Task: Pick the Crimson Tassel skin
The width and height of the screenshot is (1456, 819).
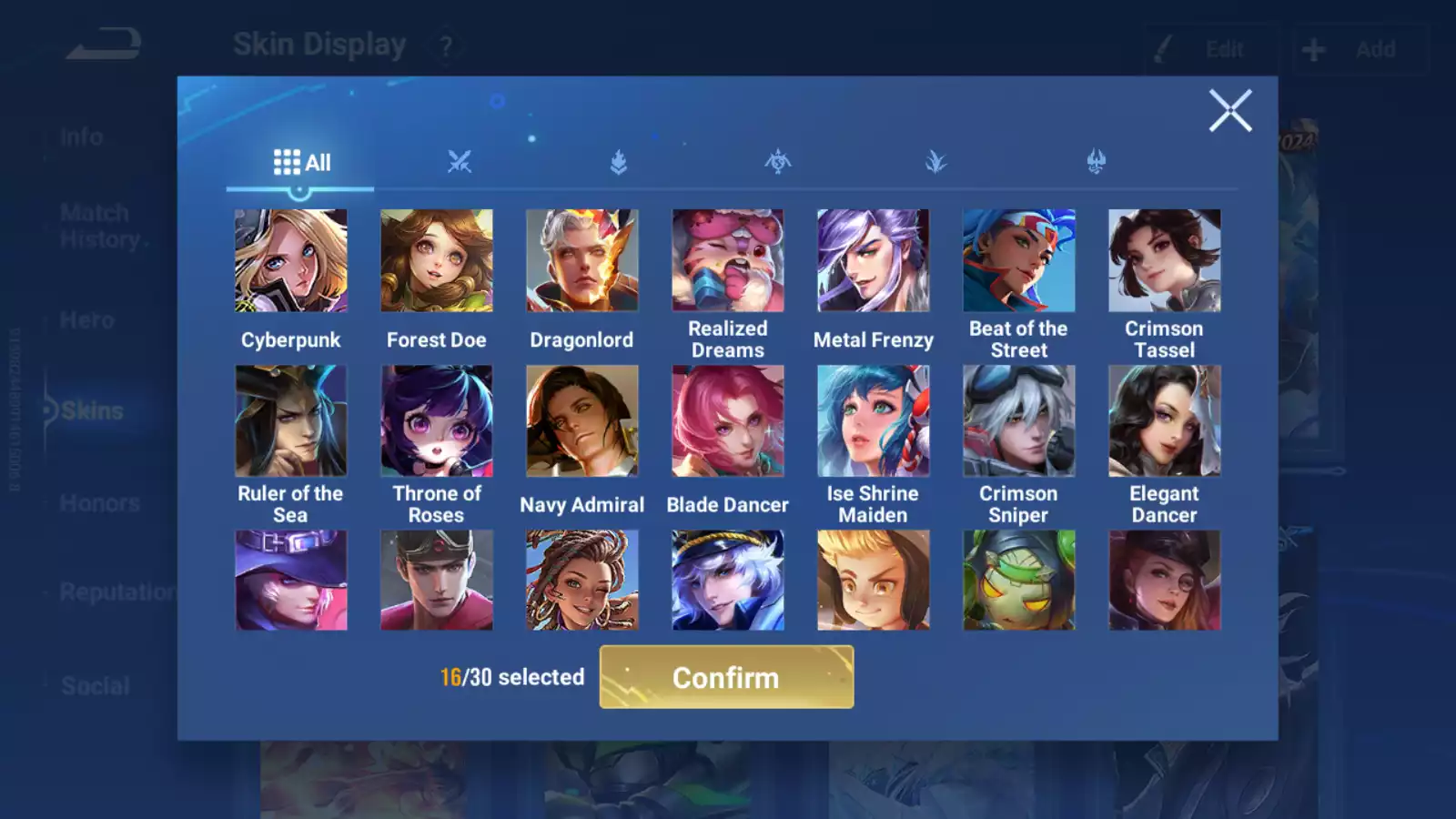Action: pos(1165,261)
